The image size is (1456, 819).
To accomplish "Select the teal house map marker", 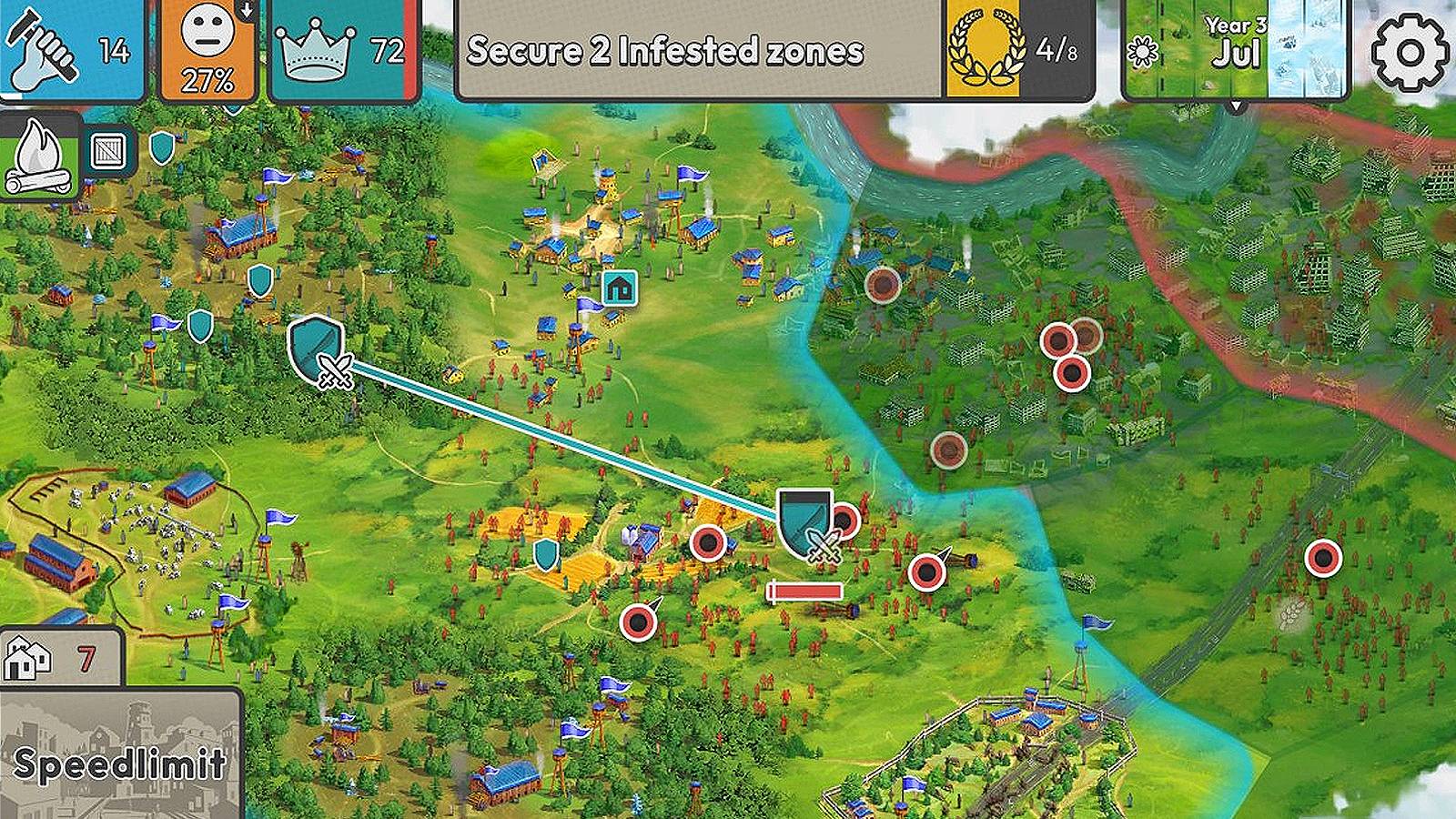I will click(620, 288).
